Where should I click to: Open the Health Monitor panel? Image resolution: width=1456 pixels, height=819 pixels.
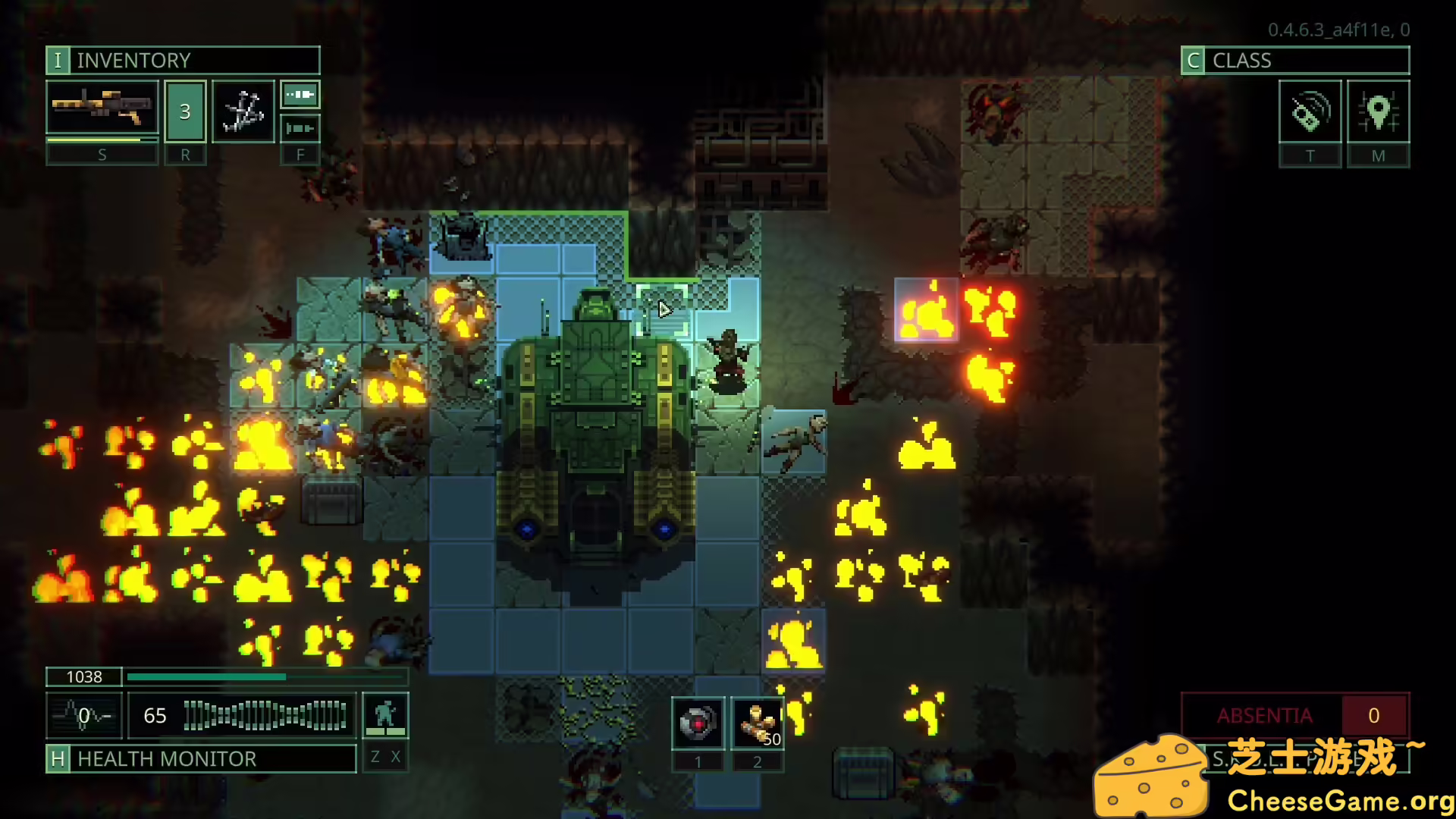tap(201, 758)
